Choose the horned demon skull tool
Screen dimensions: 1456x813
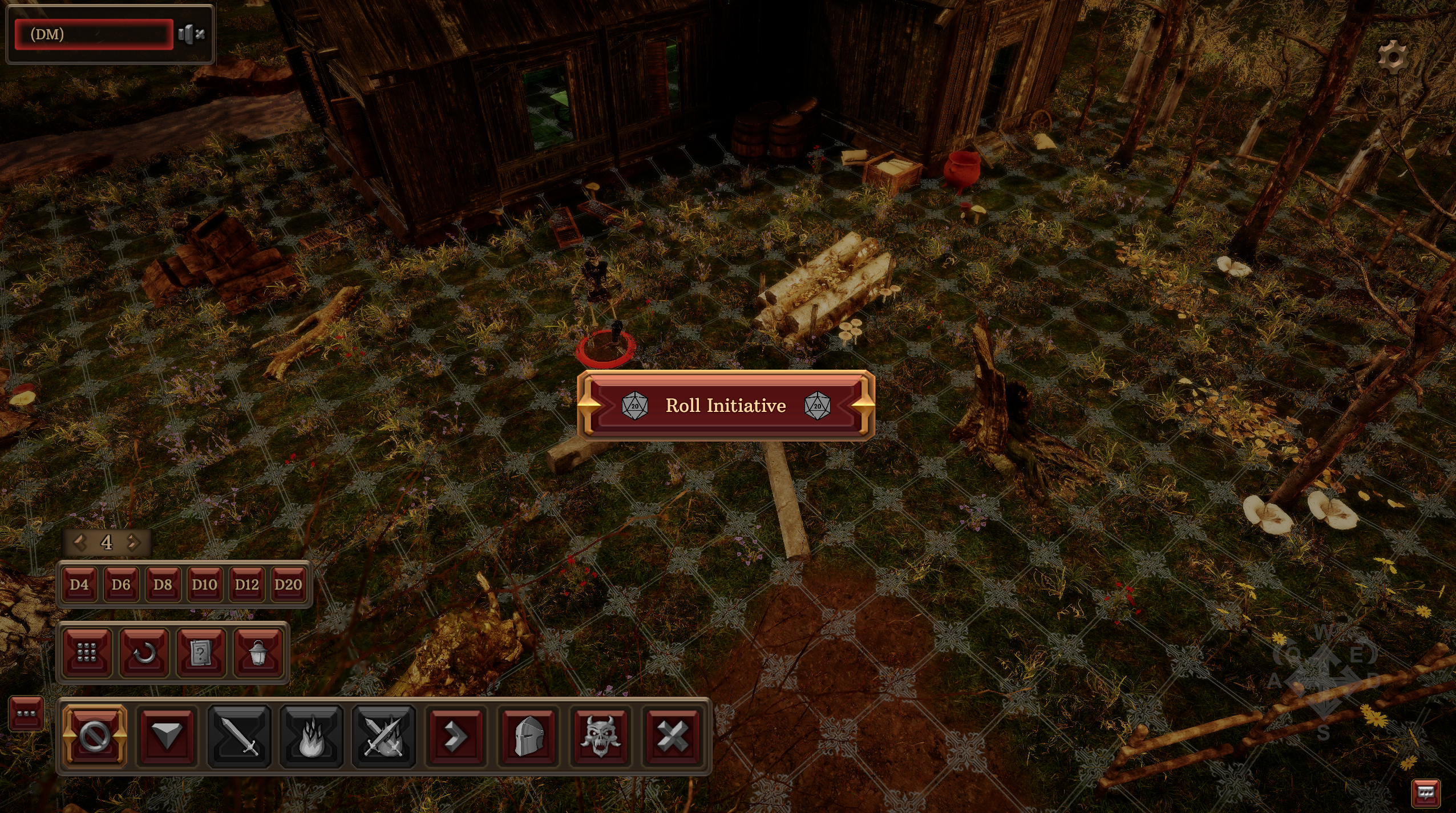(x=600, y=736)
